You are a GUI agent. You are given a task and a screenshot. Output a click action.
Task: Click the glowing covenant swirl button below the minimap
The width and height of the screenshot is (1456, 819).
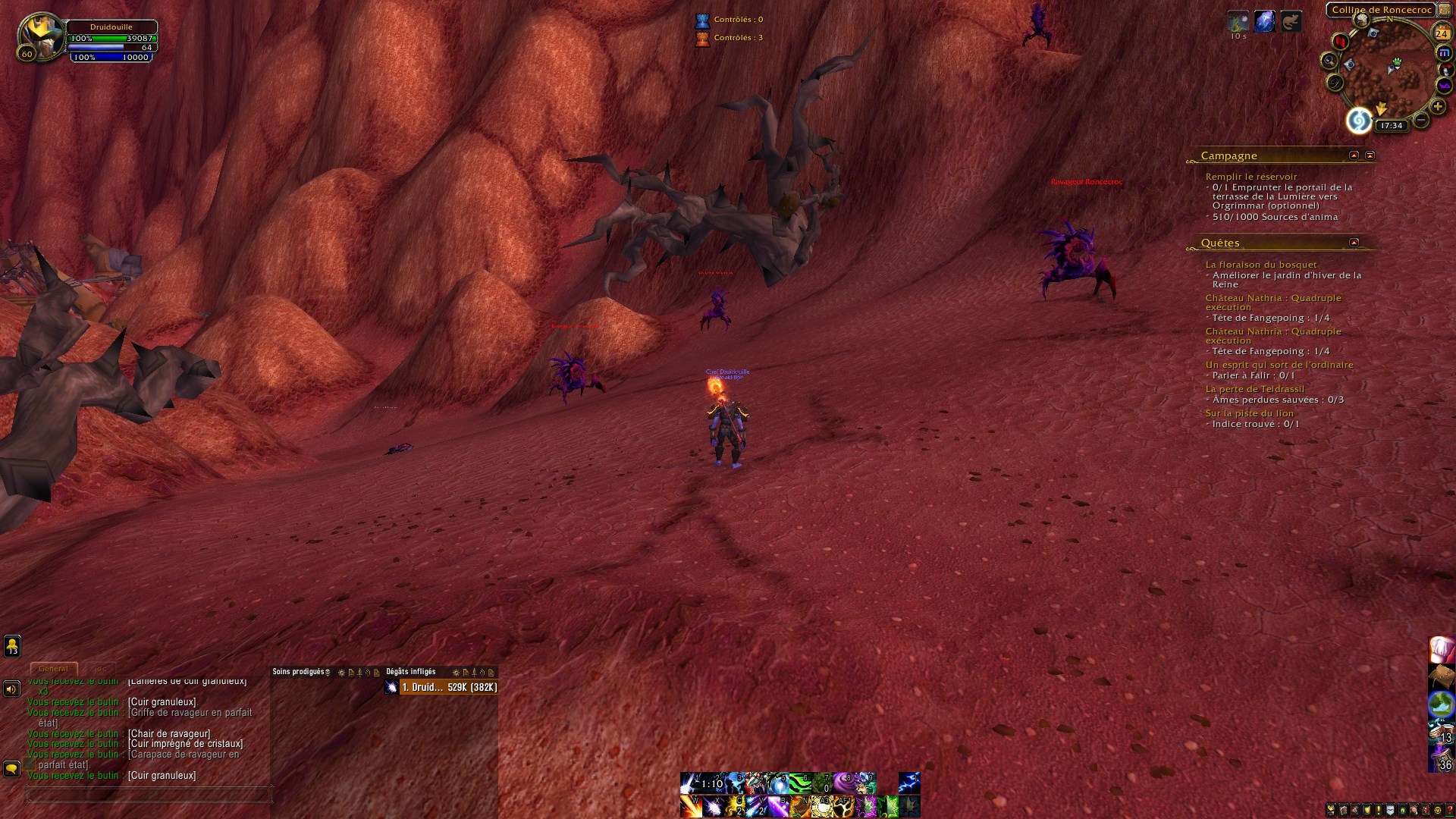[x=1360, y=120]
